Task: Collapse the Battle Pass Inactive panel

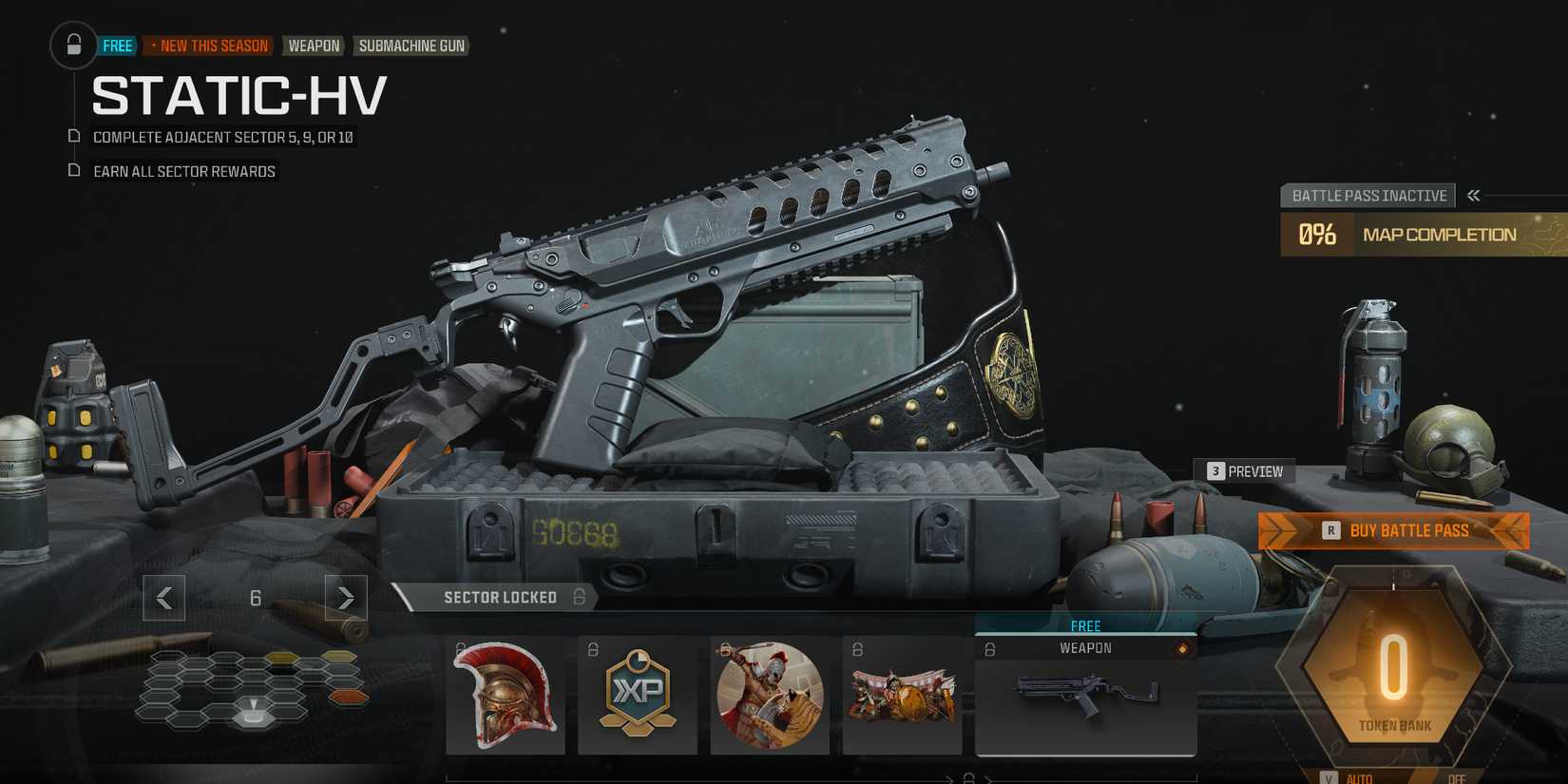Action: (x=1473, y=195)
